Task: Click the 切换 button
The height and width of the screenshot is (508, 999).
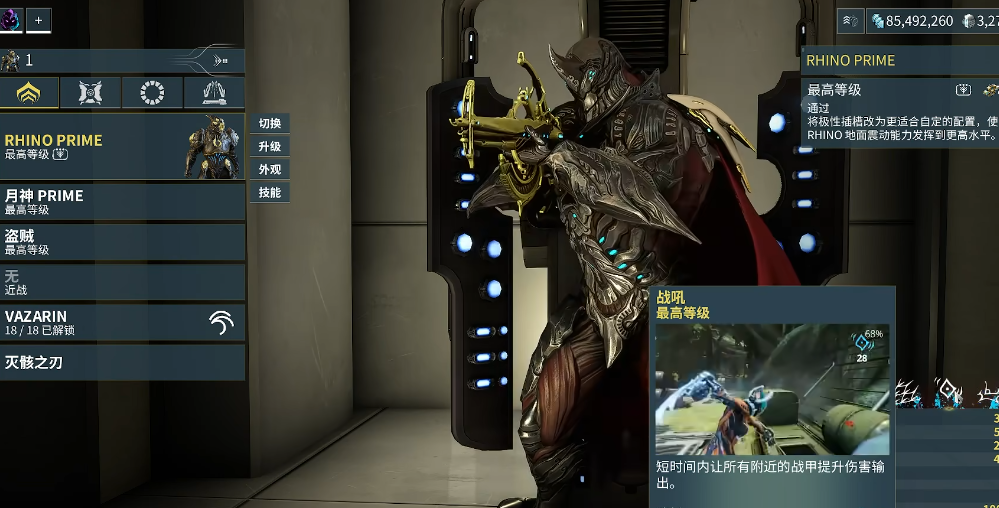Action: pyautogui.click(x=269, y=124)
